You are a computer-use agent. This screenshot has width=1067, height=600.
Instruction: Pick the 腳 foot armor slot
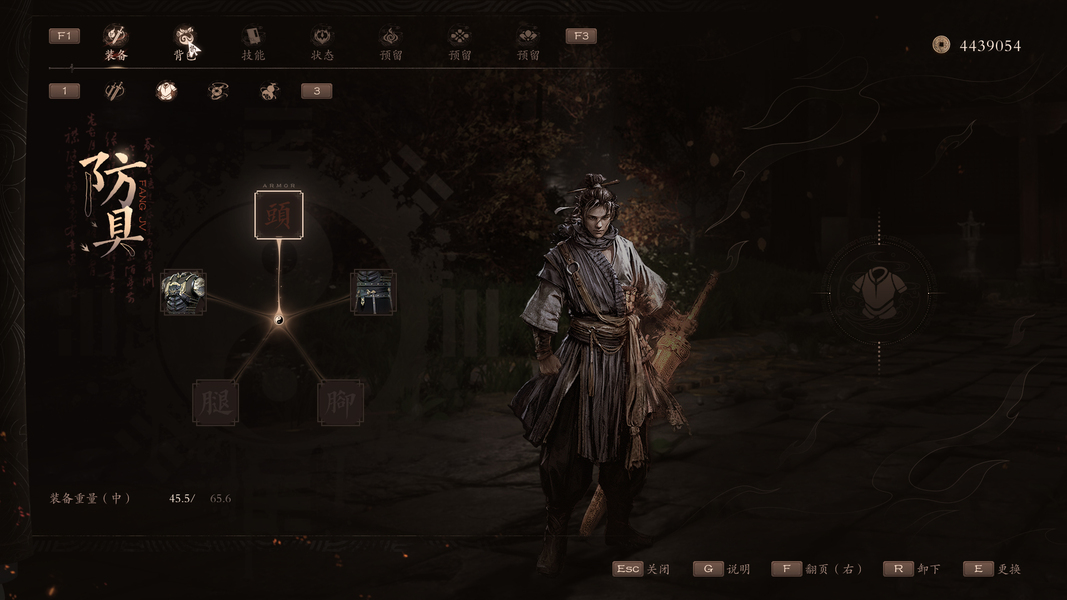(340, 403)
